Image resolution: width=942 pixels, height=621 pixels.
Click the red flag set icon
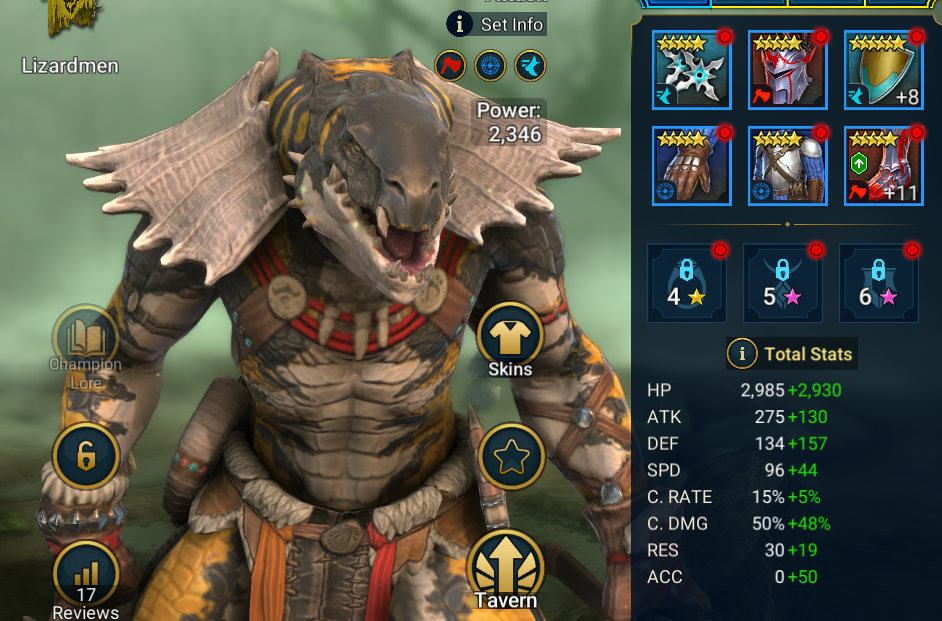(450, 66)
